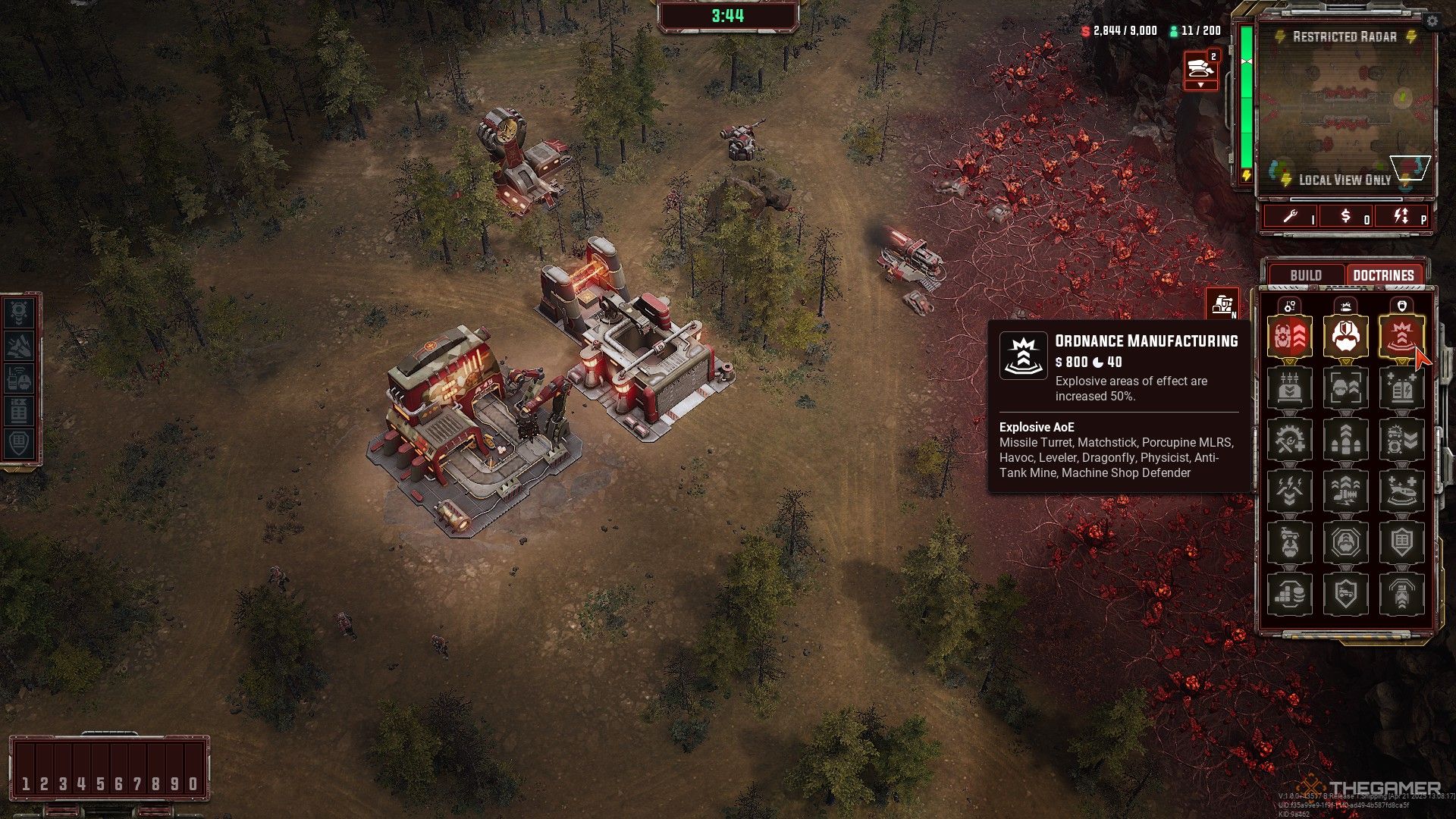
Task: Switch to the Build tab
Action: click(x=1306, y=275)
